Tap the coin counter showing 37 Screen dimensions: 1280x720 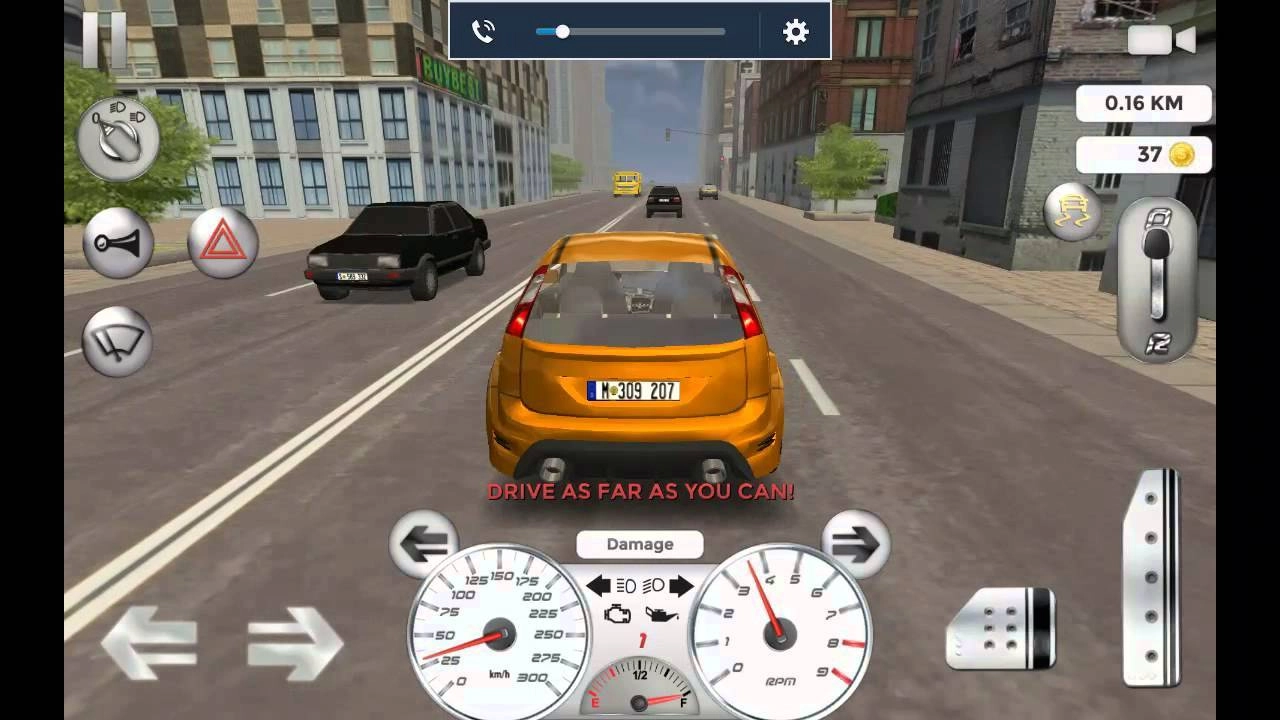pyautogui.click(x=1144, y=156)
